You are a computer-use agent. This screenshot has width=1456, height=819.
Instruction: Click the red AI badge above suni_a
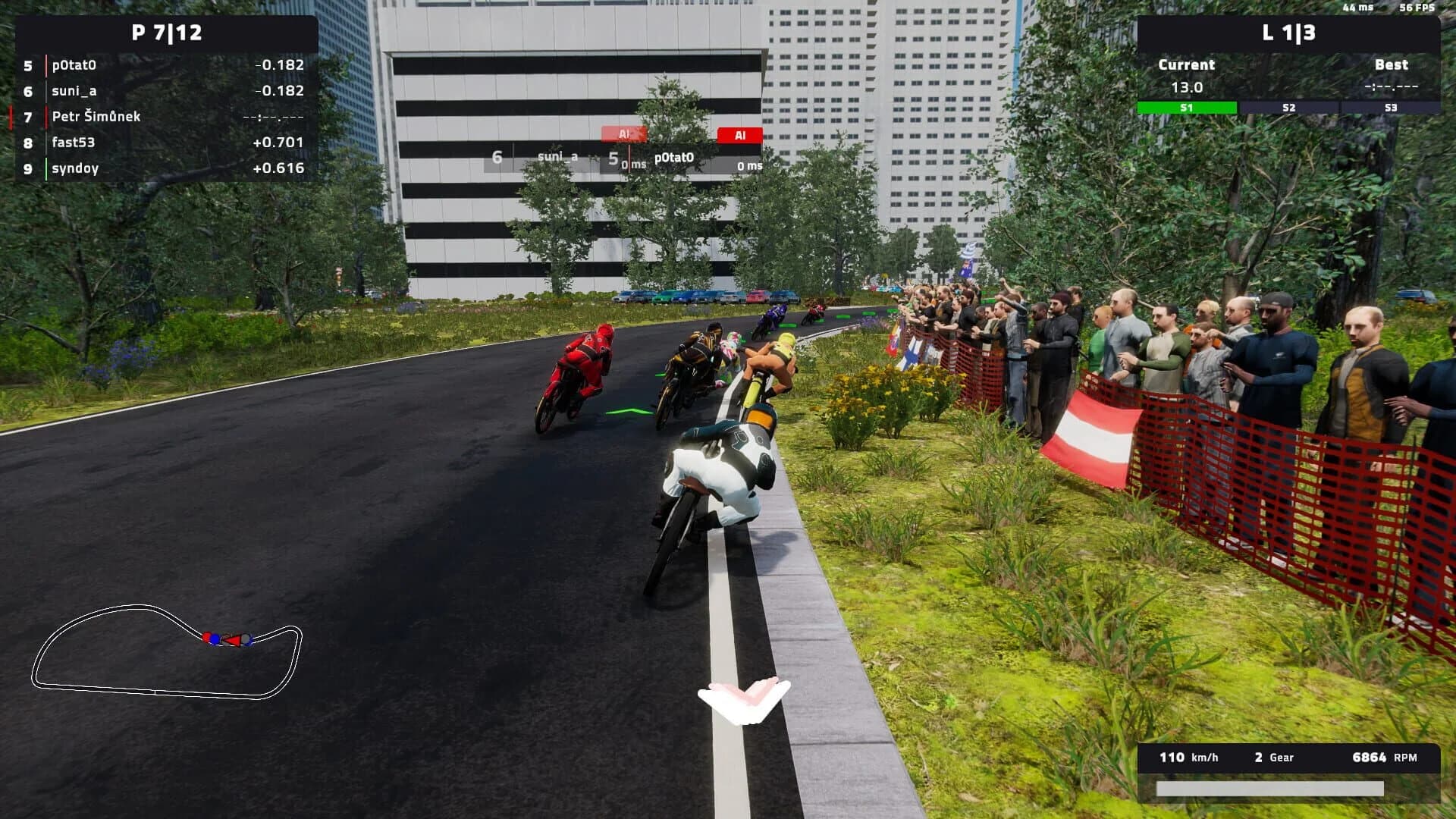[623, 134]
